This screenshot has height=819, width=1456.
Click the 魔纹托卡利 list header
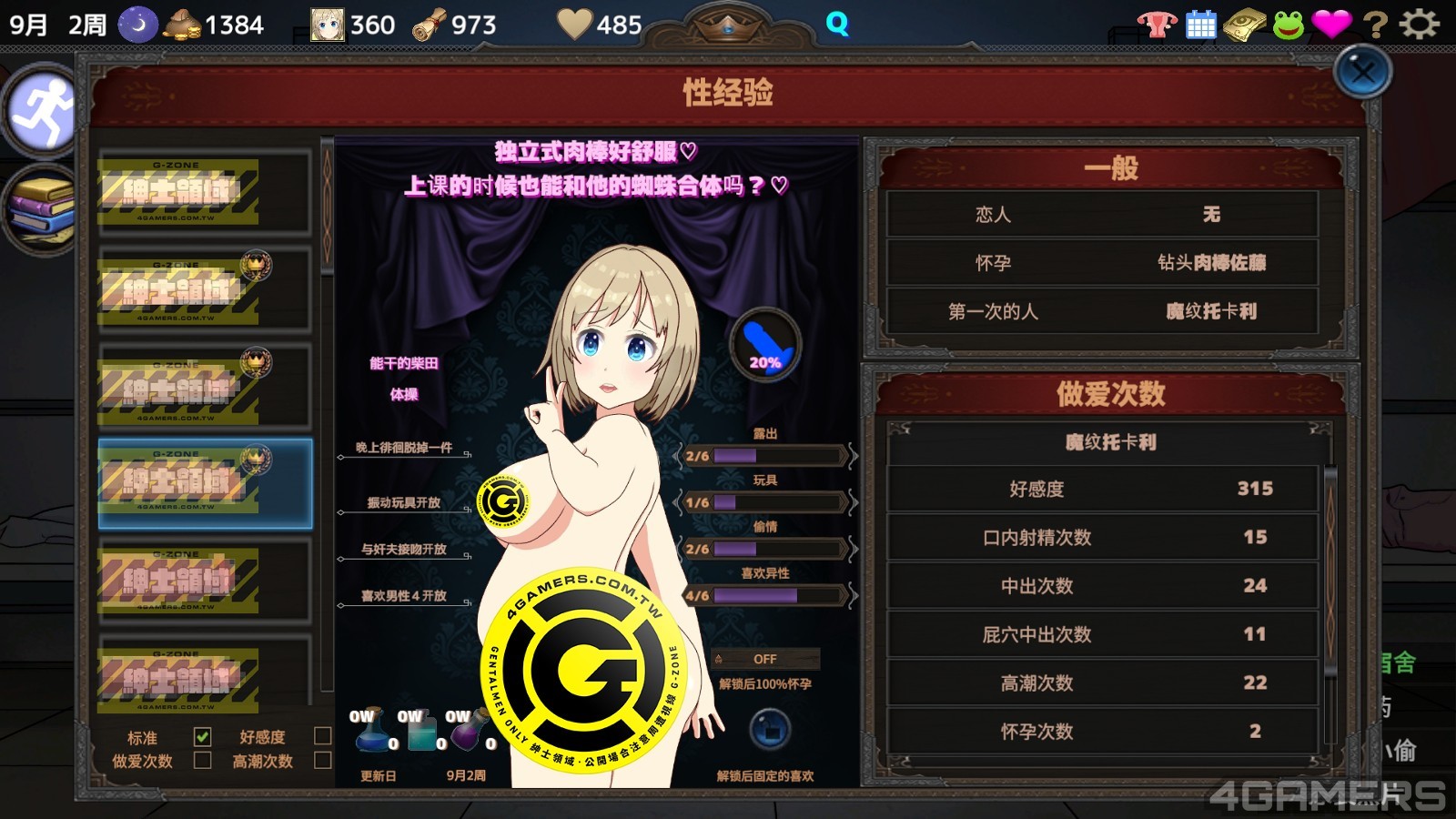tap(1109, 443)
